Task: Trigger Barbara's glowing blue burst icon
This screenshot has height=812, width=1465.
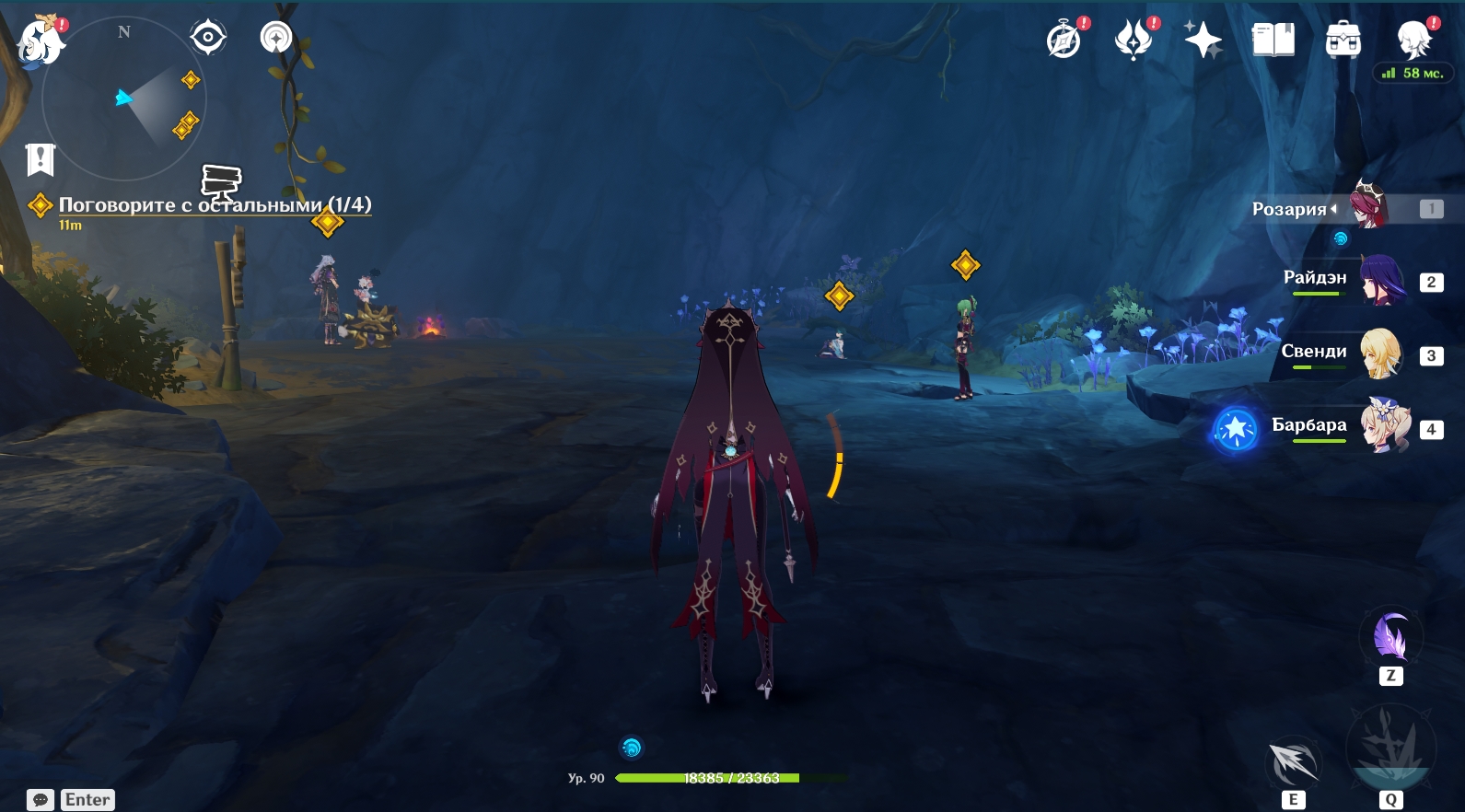Action: pyautogui.click(x=1235, y=429)
